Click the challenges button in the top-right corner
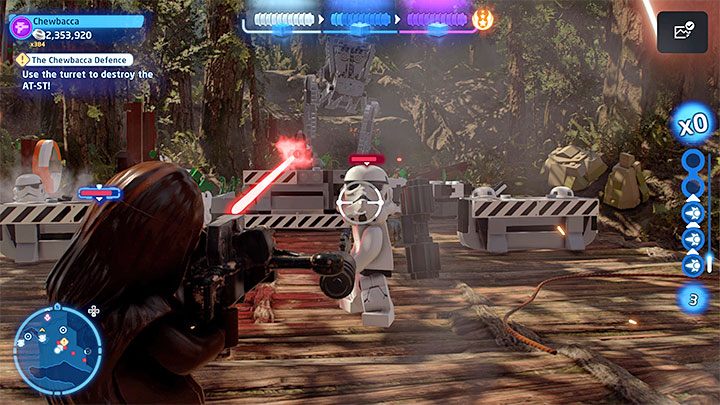The height and width of the screenshot is (405, 720). coord(682,33)
